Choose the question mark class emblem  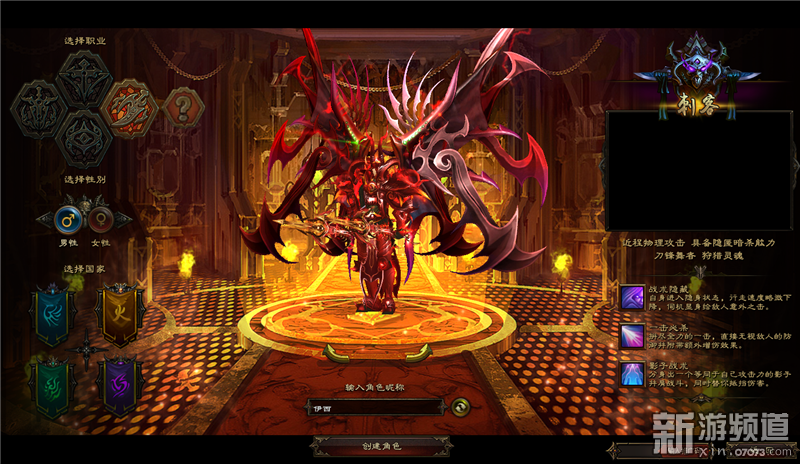click(181, 103)
